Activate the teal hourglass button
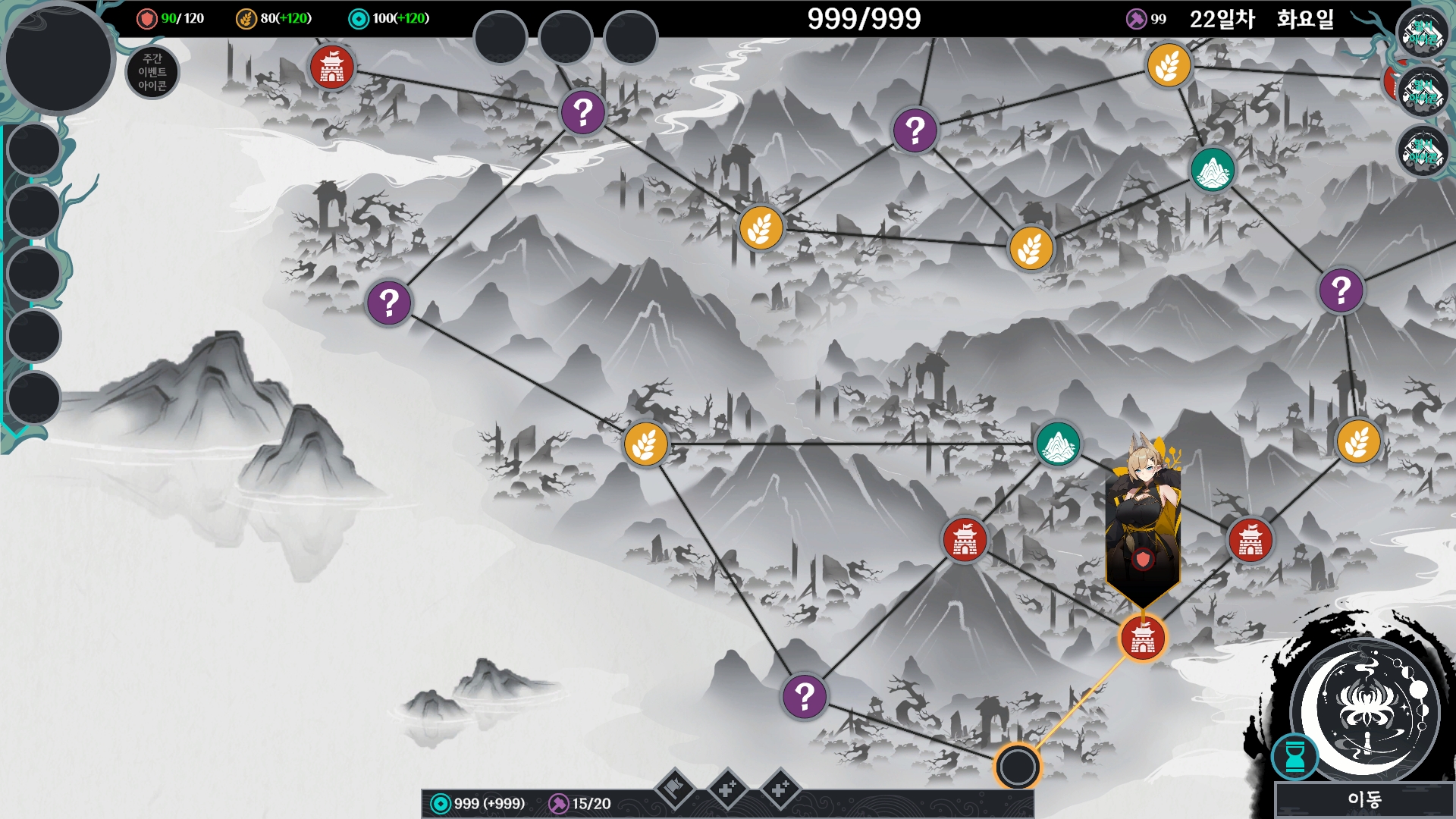Viewport: 1456px width, 819px height. [x=1295, y=756]
